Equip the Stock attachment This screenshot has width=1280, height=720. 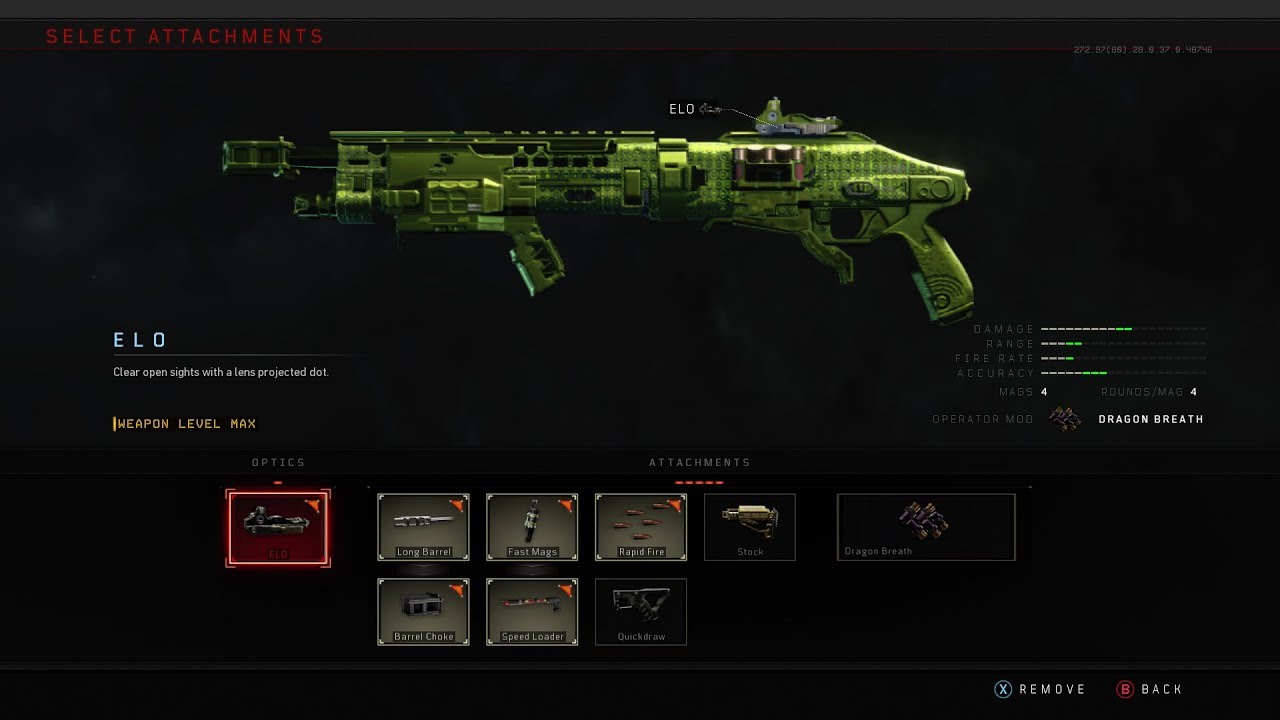point(750,526)
